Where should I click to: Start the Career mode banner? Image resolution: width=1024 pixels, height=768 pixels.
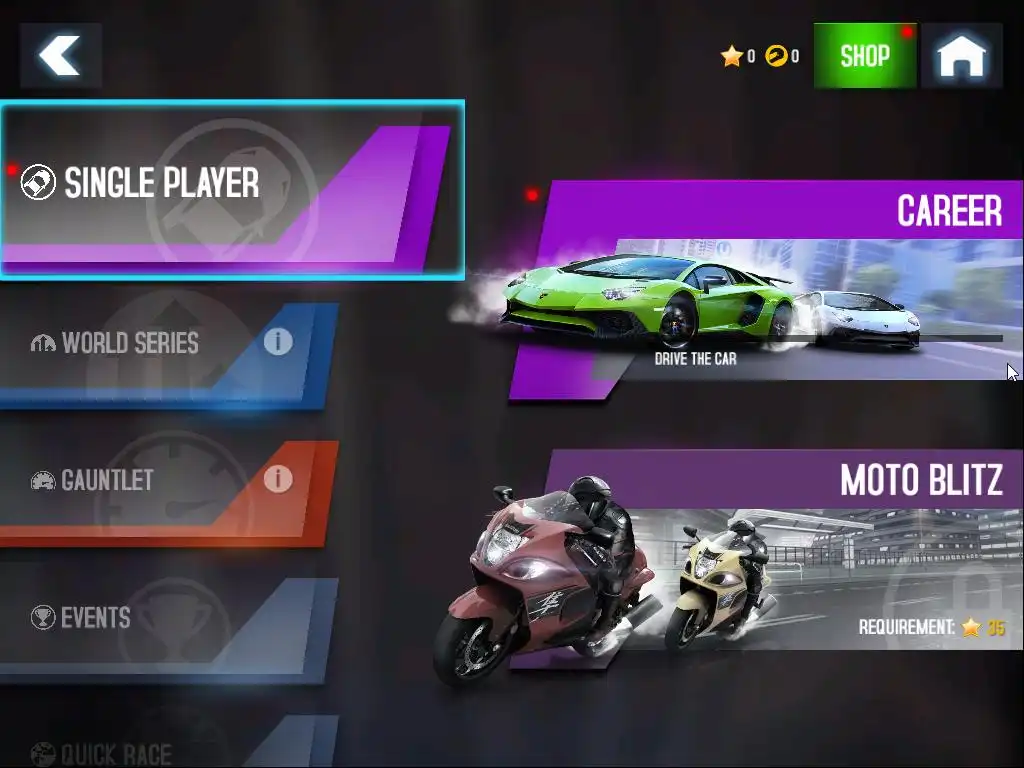[x=770, y=290]
